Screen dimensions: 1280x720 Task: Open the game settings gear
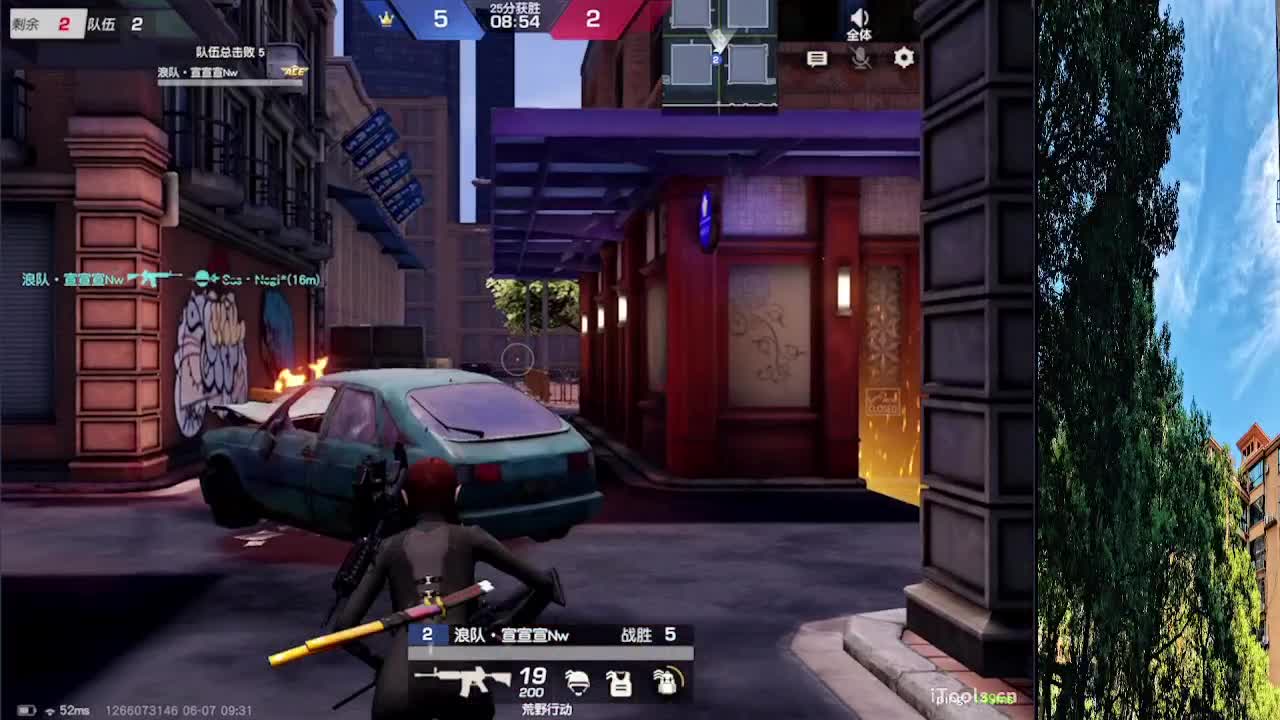(x=903, y=60)
